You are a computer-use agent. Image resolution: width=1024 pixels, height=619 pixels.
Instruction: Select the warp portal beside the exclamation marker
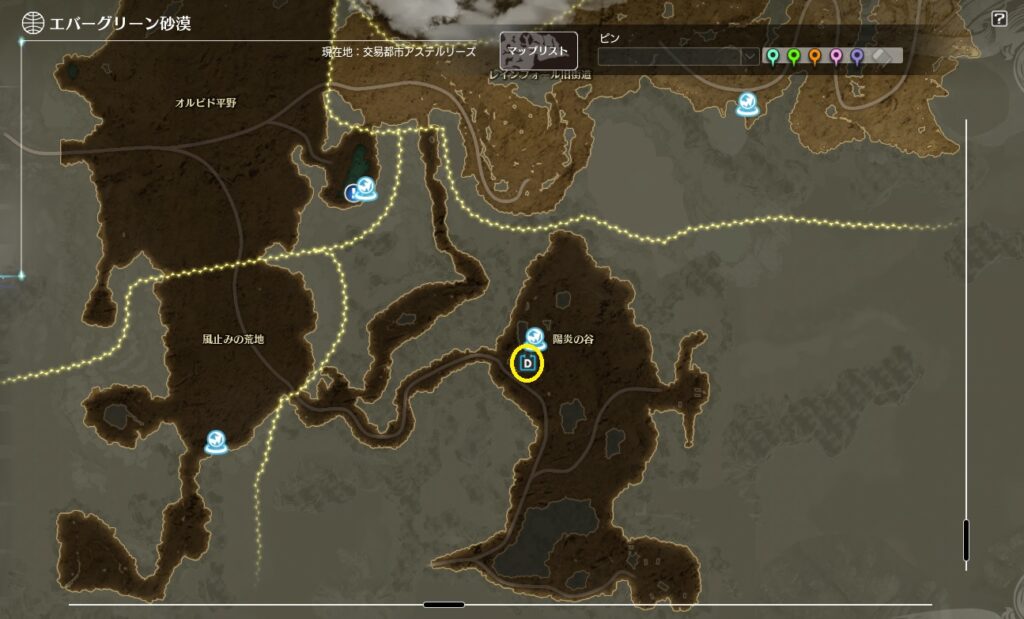(367, 186)
